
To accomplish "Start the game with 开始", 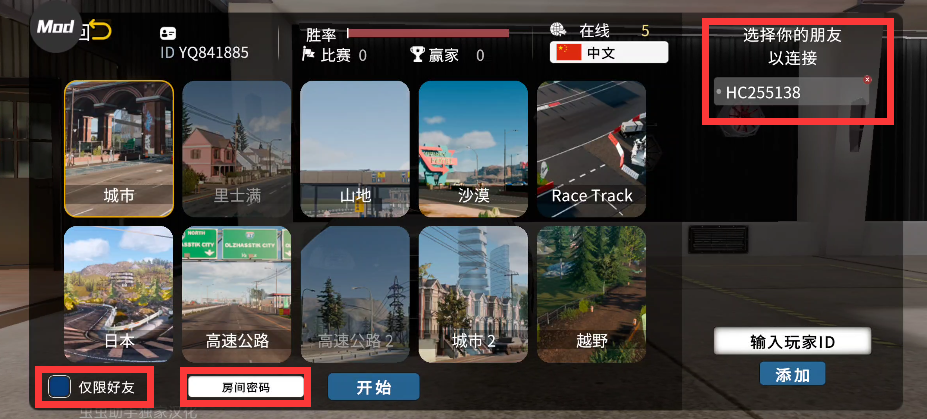I will 373,387.
